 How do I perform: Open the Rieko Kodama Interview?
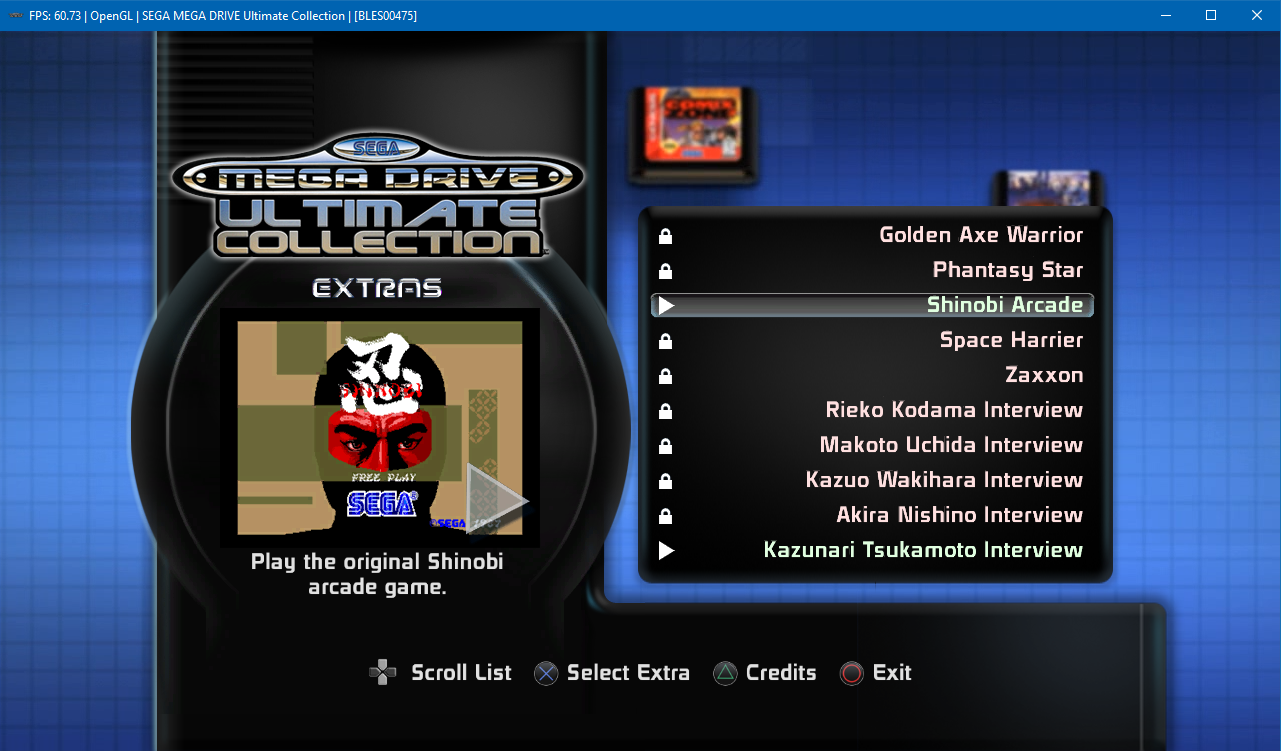(953, 410)
